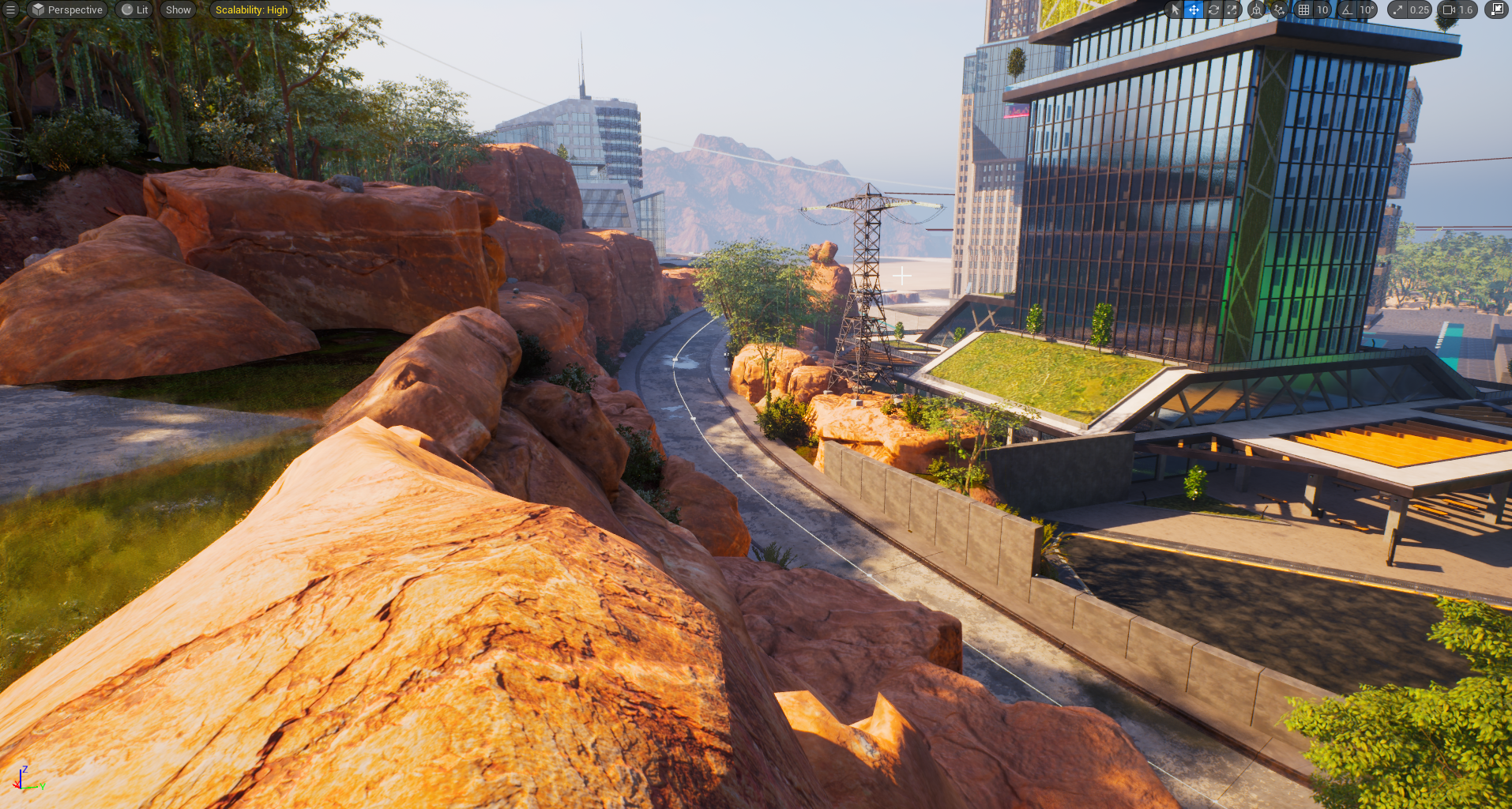Toggle surface snapping icon

(x=1279, y=9)
